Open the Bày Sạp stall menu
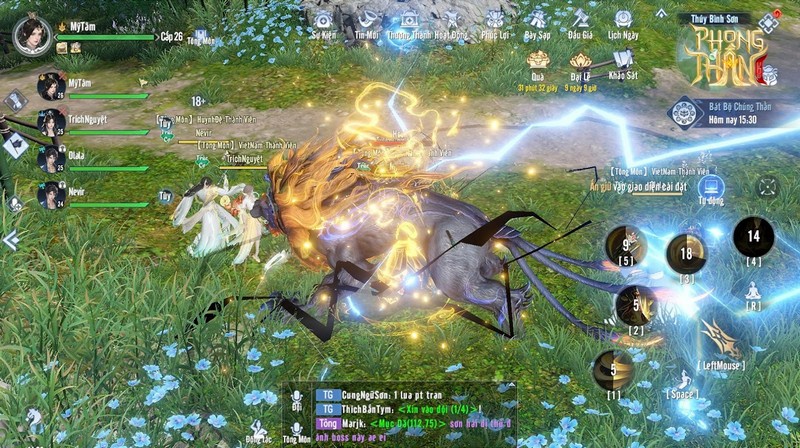The image size is (800, 448). pyautogui.click(x=538, y=22)
